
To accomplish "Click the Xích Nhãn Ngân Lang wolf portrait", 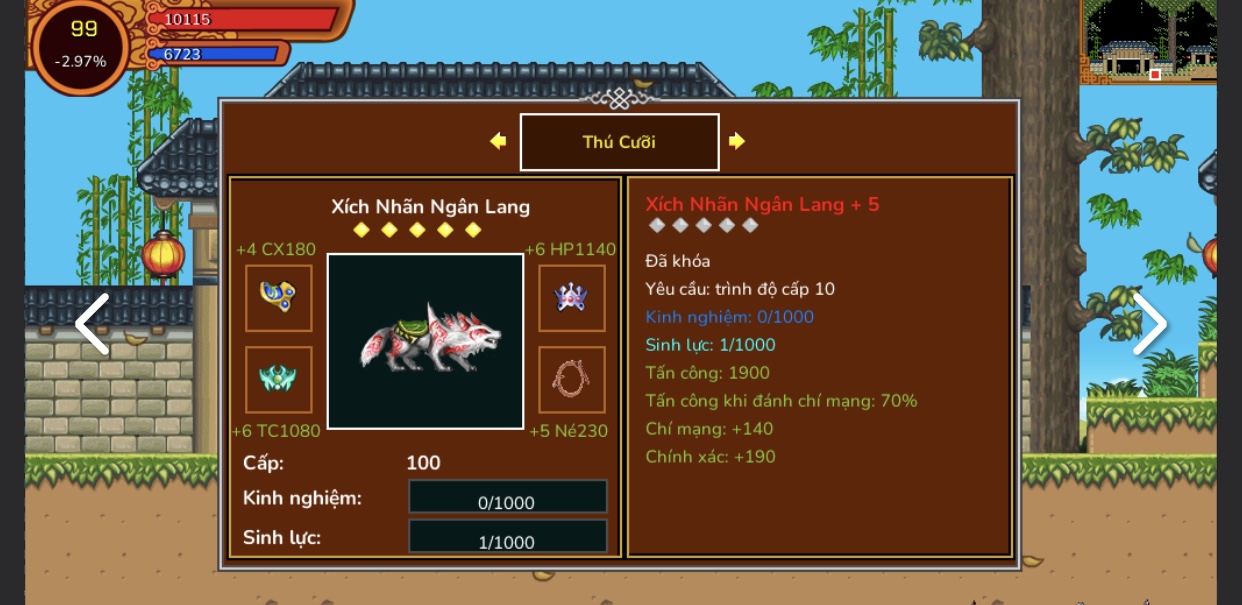I will click(x=425, y=341).
